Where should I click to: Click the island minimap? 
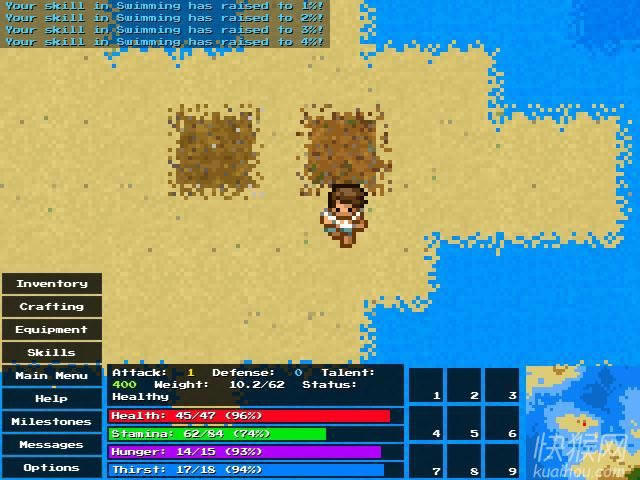coord(582,422)
